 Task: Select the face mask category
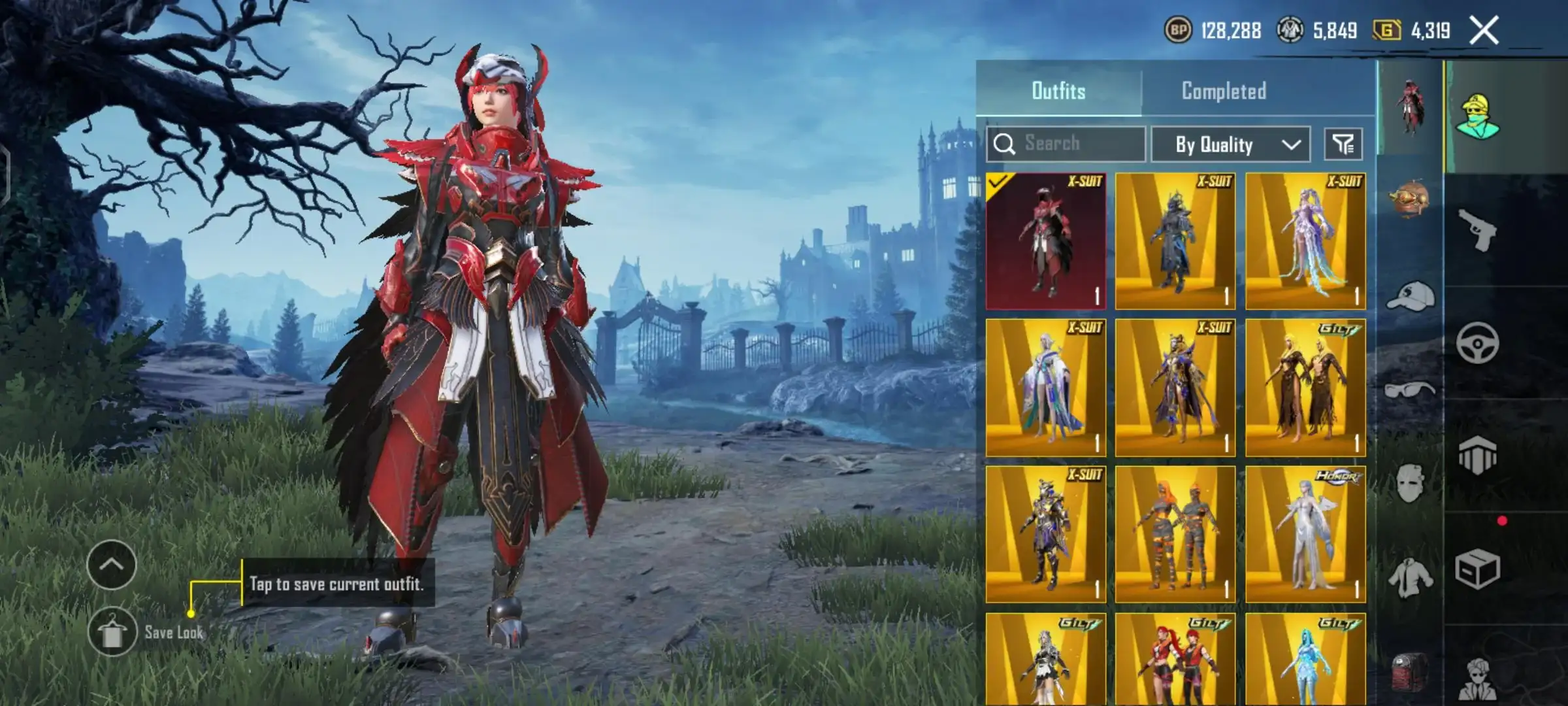pos(1410,484)
